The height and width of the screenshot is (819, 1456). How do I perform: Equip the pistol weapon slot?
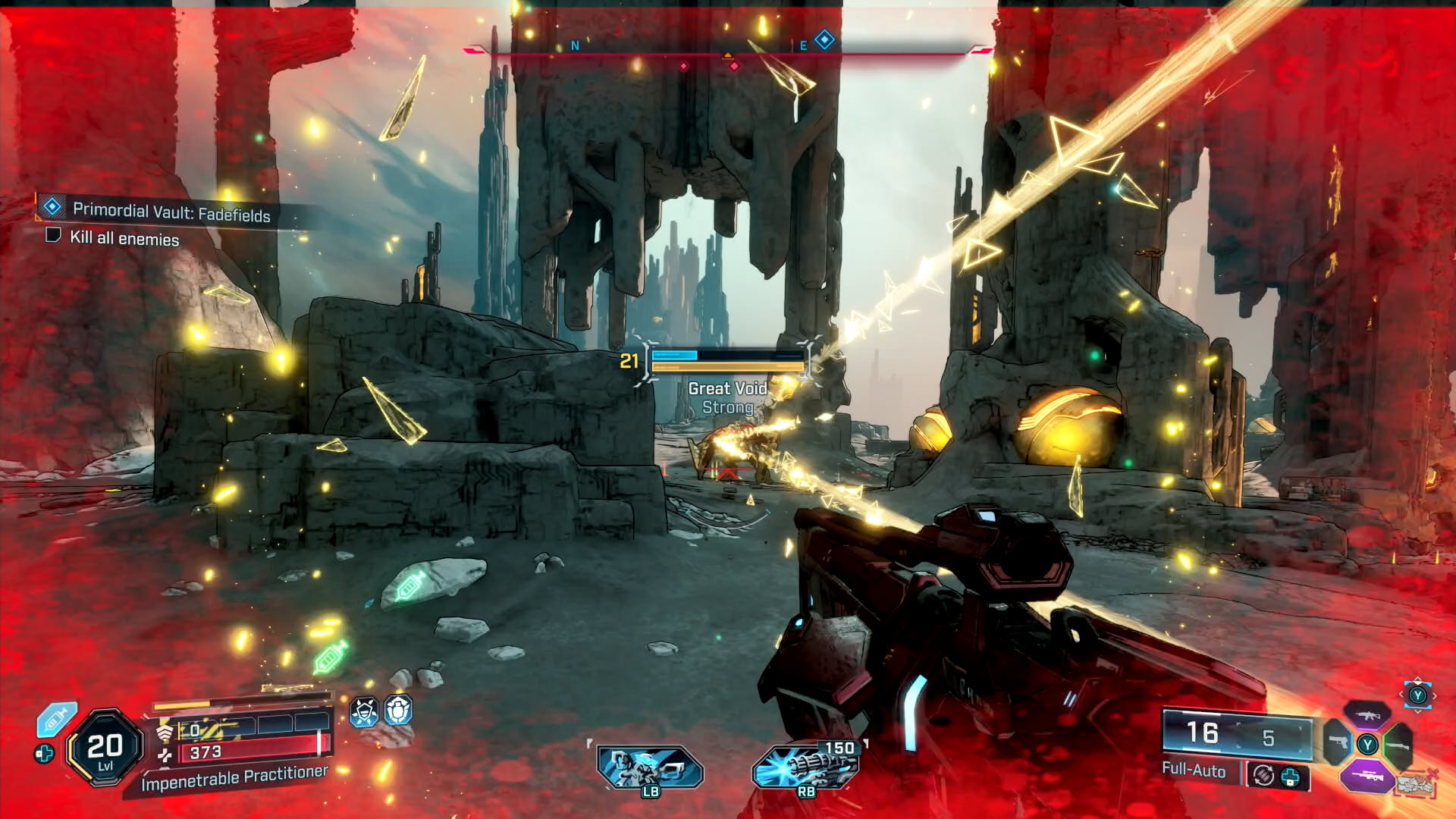click(x=1338, y=743)
